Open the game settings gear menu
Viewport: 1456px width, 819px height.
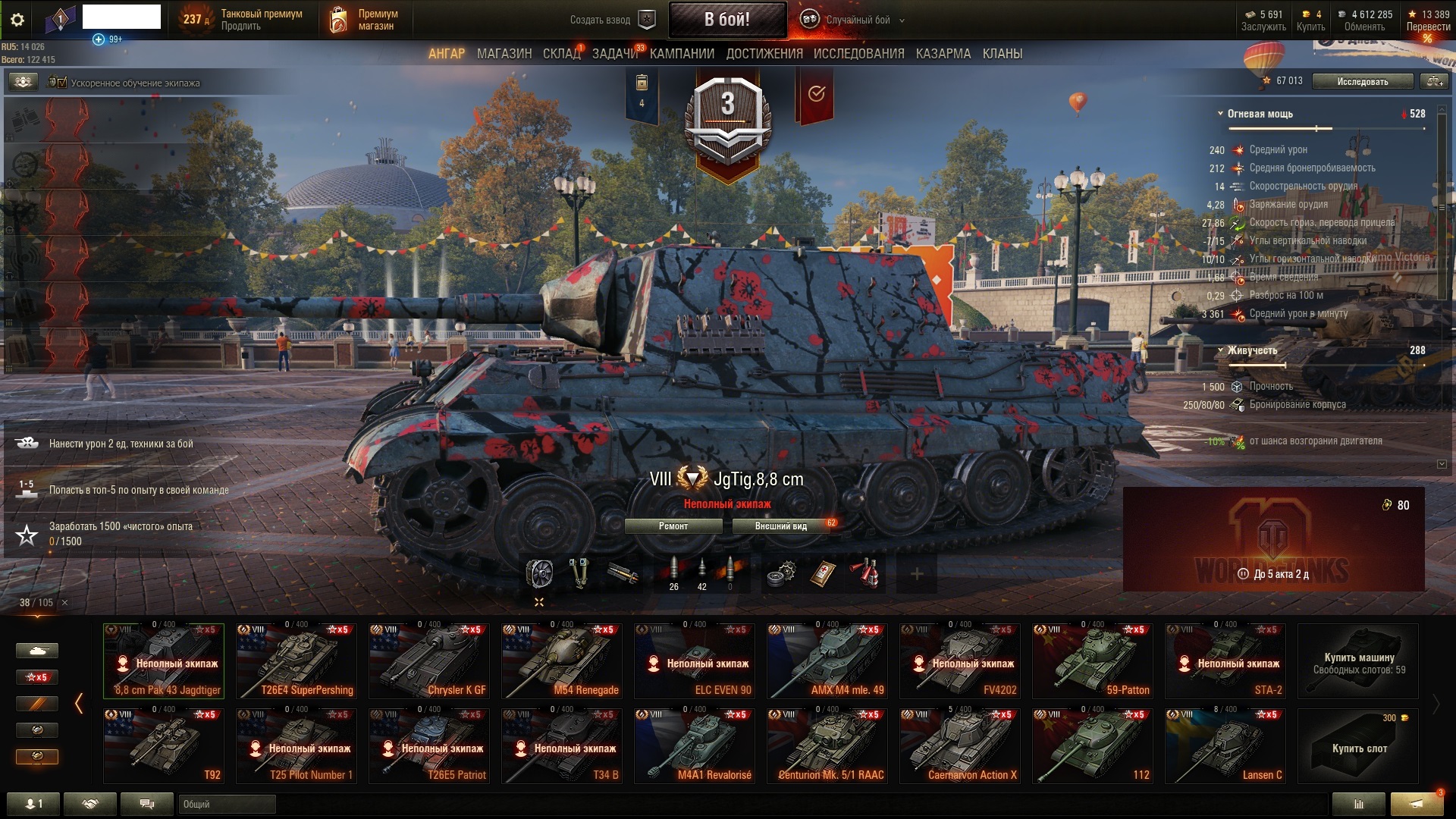(x=17, y=20)
